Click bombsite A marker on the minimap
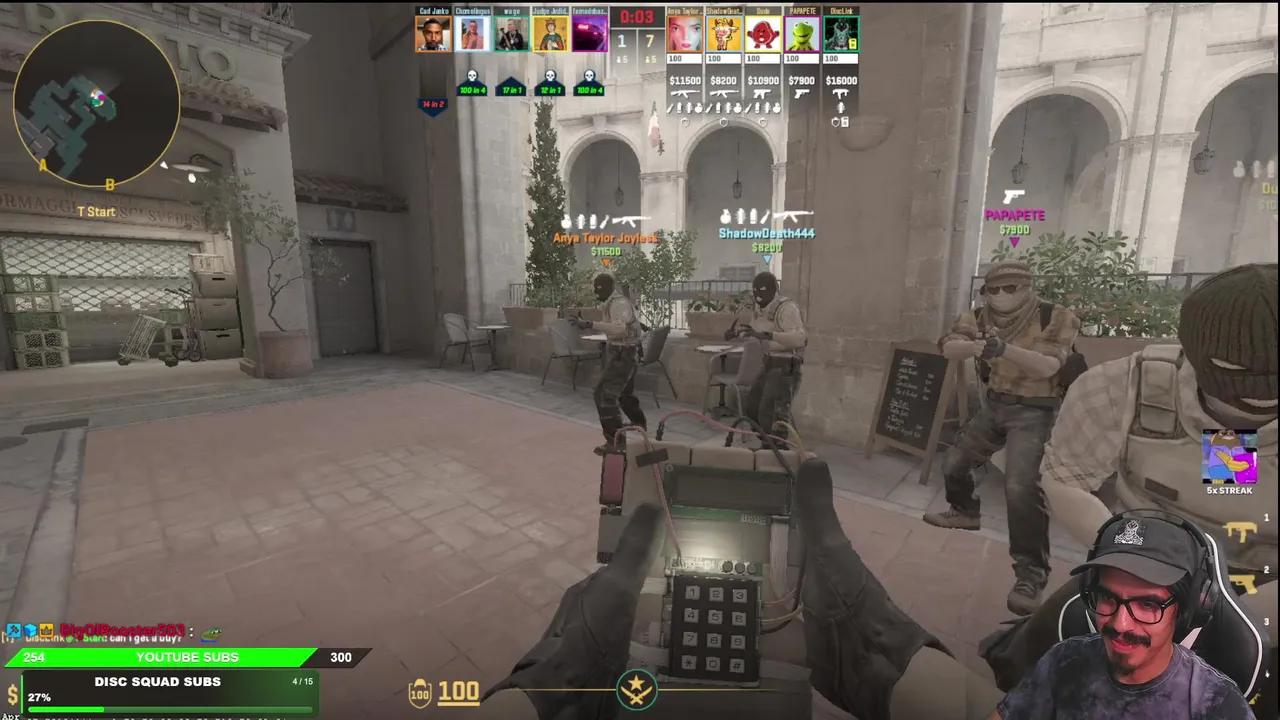The width and height of the screenshot is (1280, 720). 44,167
